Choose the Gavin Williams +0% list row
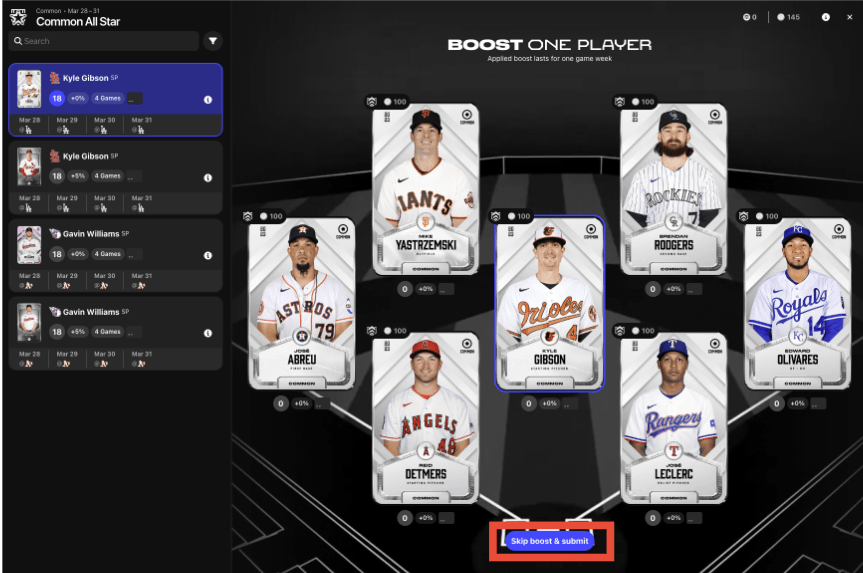This screenshot has height=573, width=863. tap(115, 254)
